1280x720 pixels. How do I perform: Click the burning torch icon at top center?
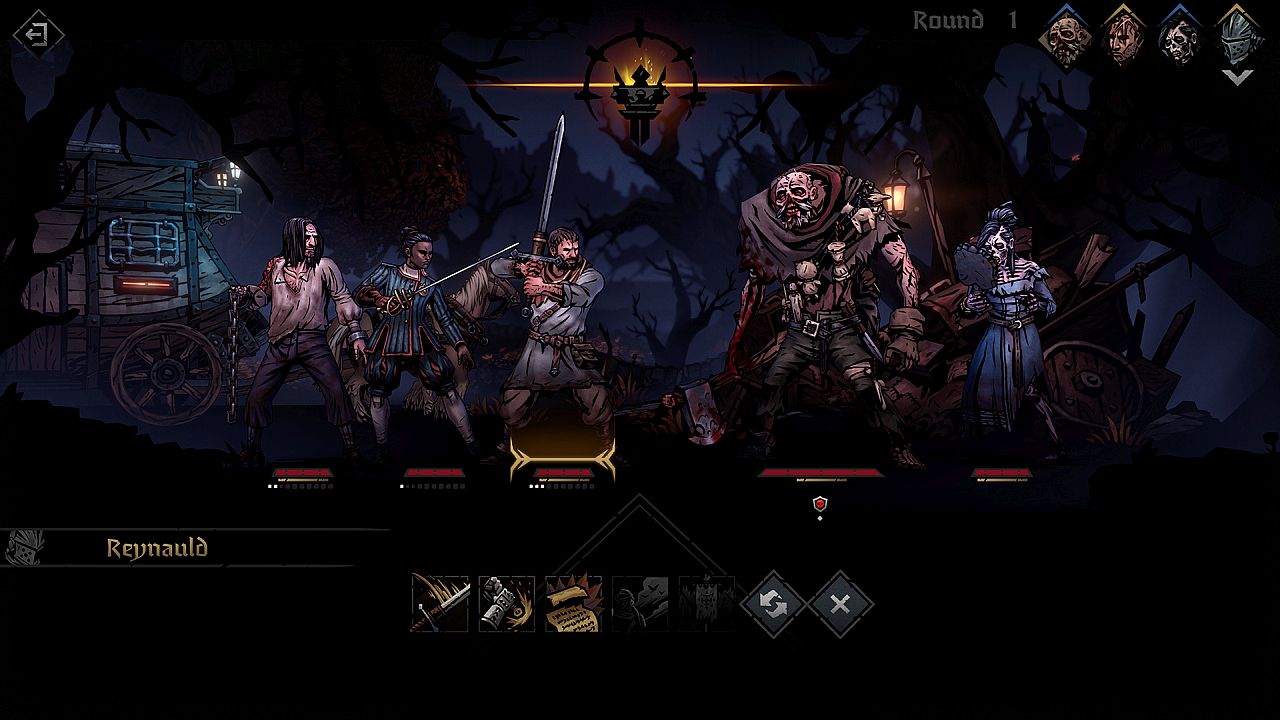[x=638, y=68]
